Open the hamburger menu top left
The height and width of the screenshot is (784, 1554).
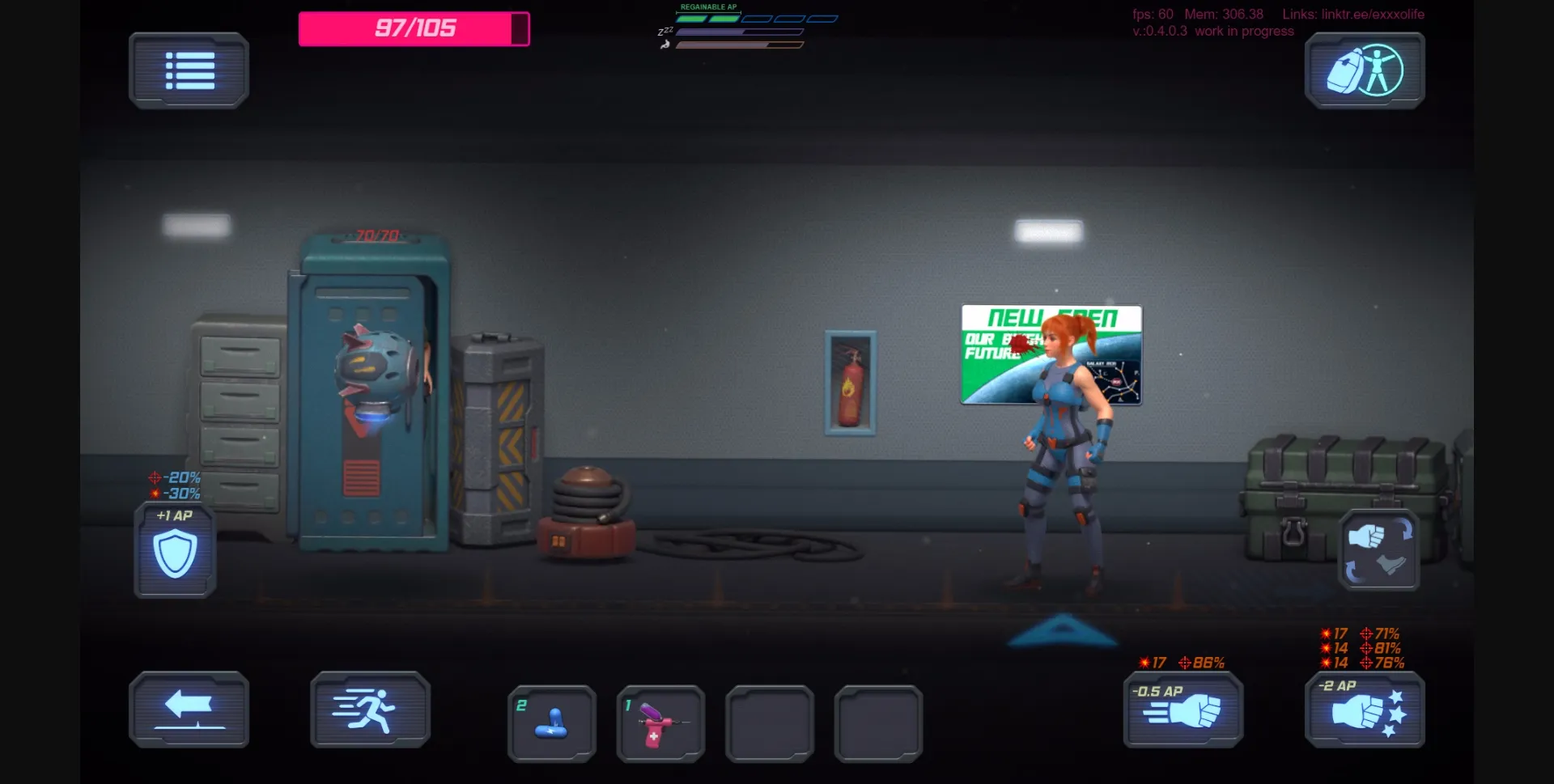pyautogui.click(x=189, y=70)
